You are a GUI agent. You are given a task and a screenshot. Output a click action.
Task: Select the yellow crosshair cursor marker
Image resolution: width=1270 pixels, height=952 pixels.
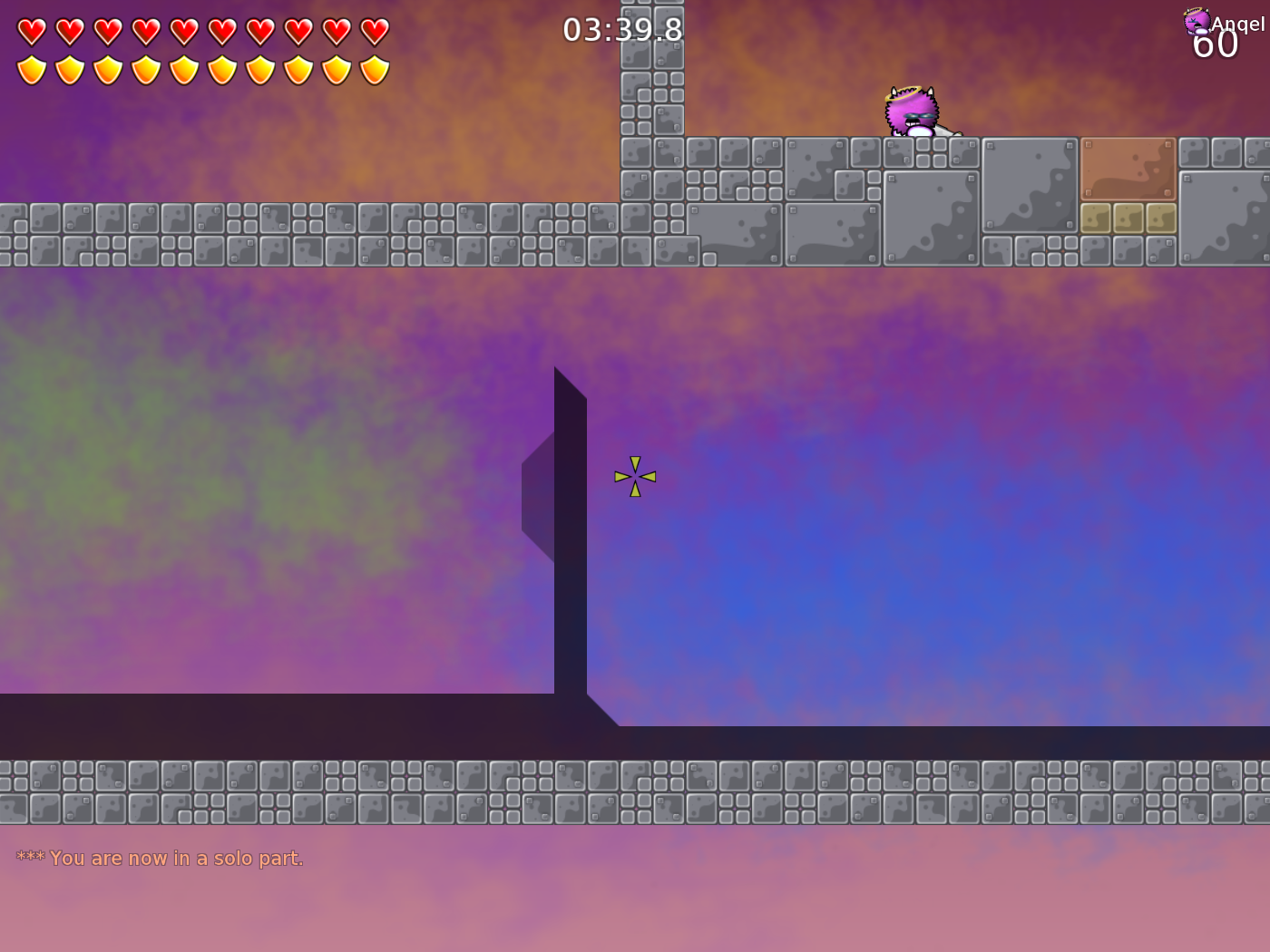pyautogui.click(x=635, y=475)
